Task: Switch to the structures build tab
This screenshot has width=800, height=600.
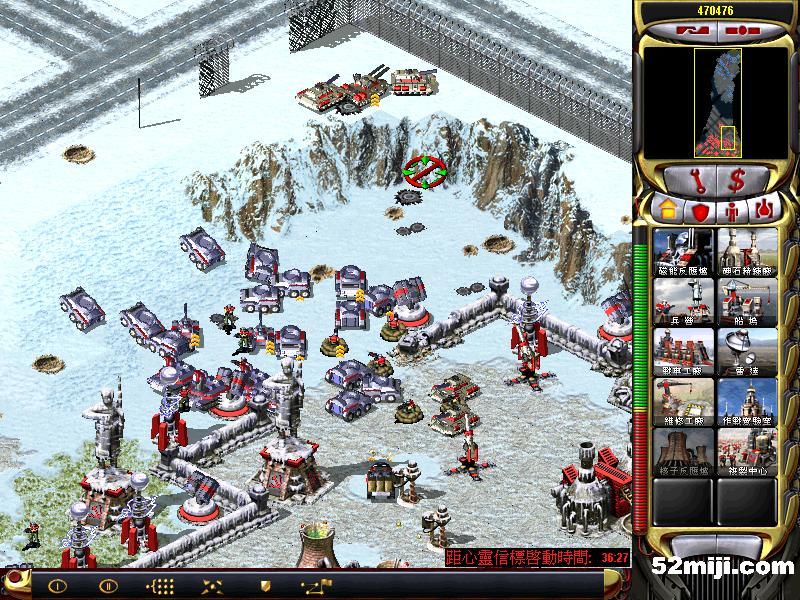Action: pos(665,211)
